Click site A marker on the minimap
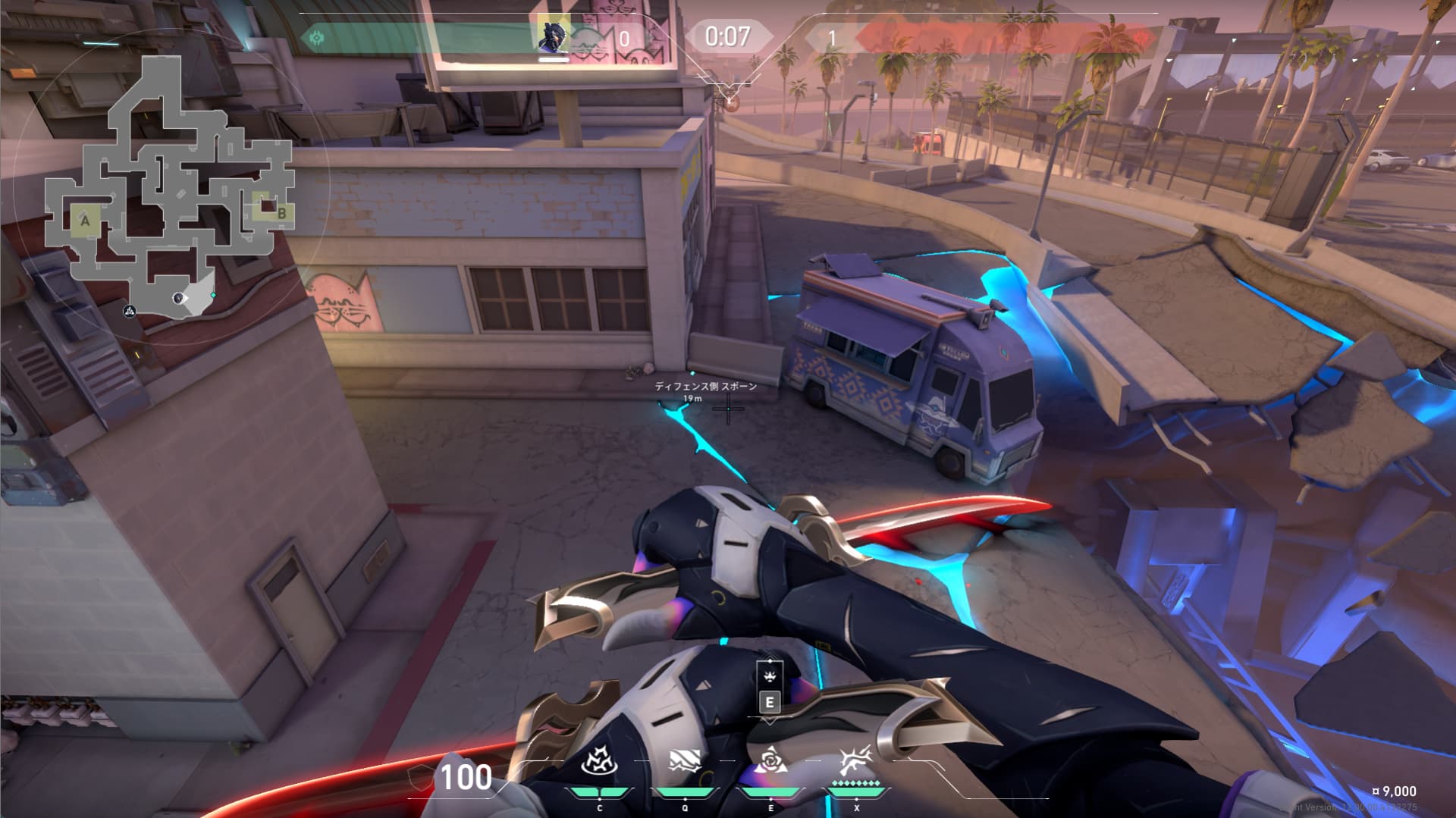This screenshot has height=818, width=1456. tap(86, 221)
